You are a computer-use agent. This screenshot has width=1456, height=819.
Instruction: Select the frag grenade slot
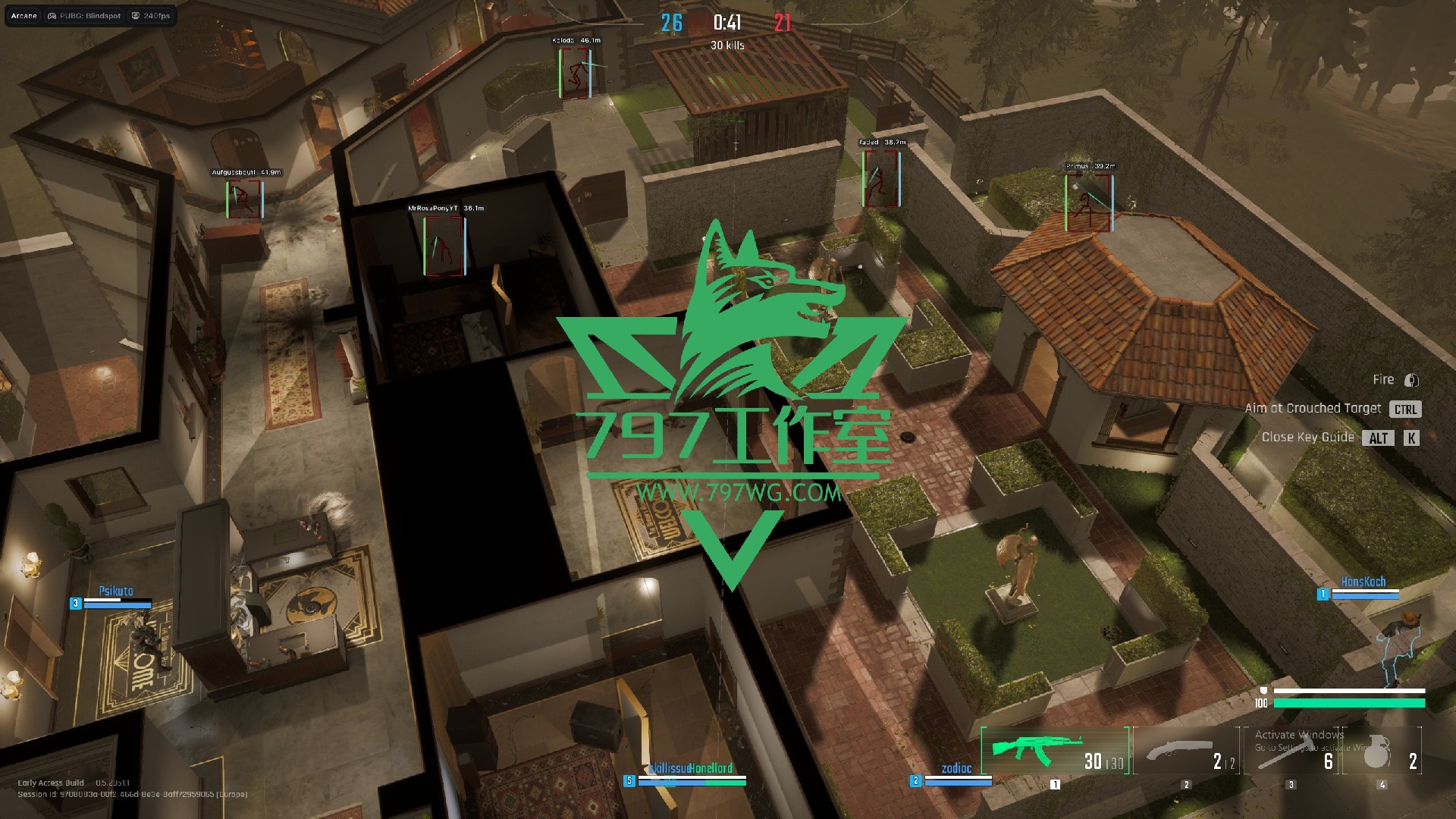[x=1382, y=752]
